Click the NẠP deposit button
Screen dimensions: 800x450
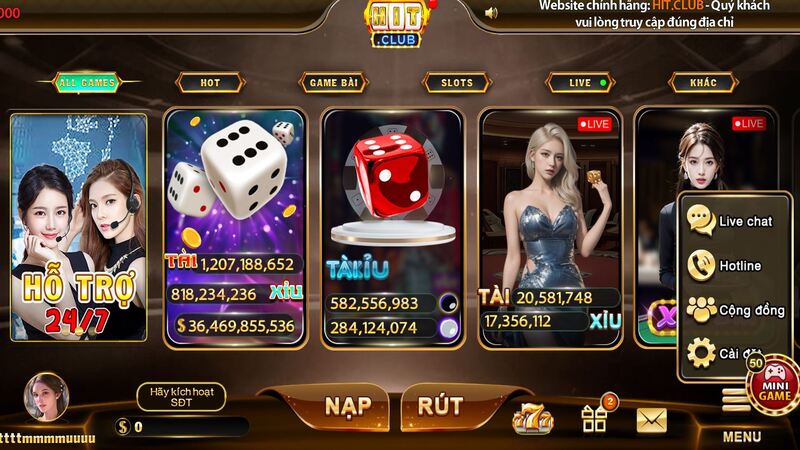point(347,406)
